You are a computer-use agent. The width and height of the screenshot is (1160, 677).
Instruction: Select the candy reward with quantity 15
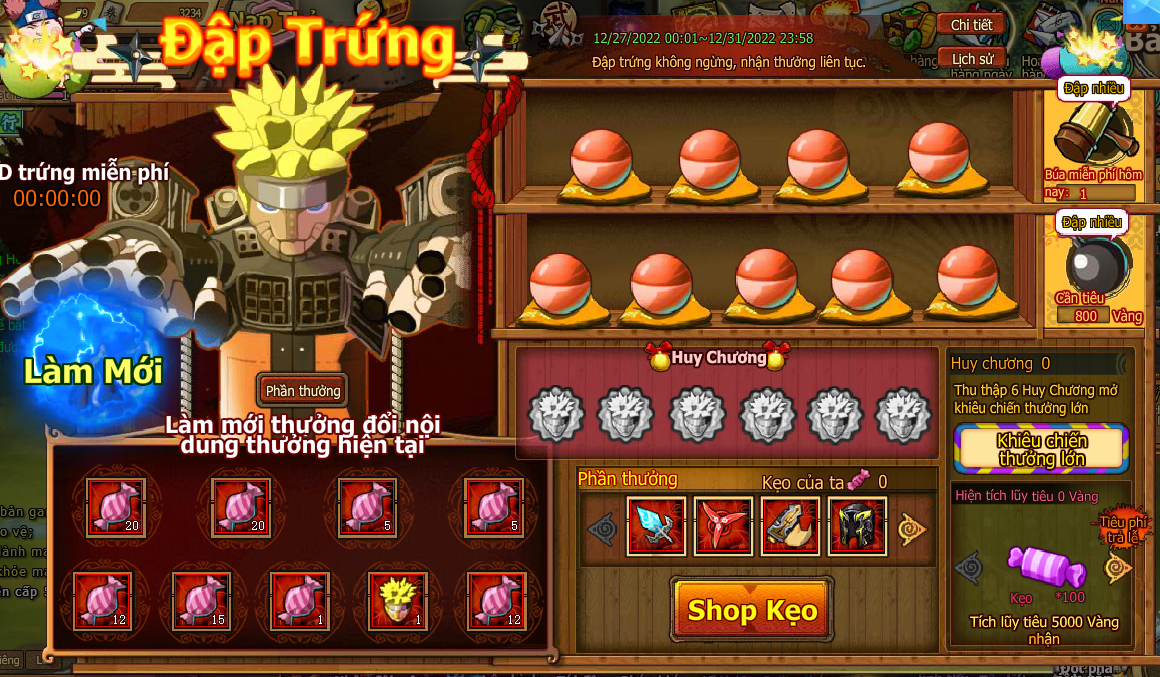(202, 600)
